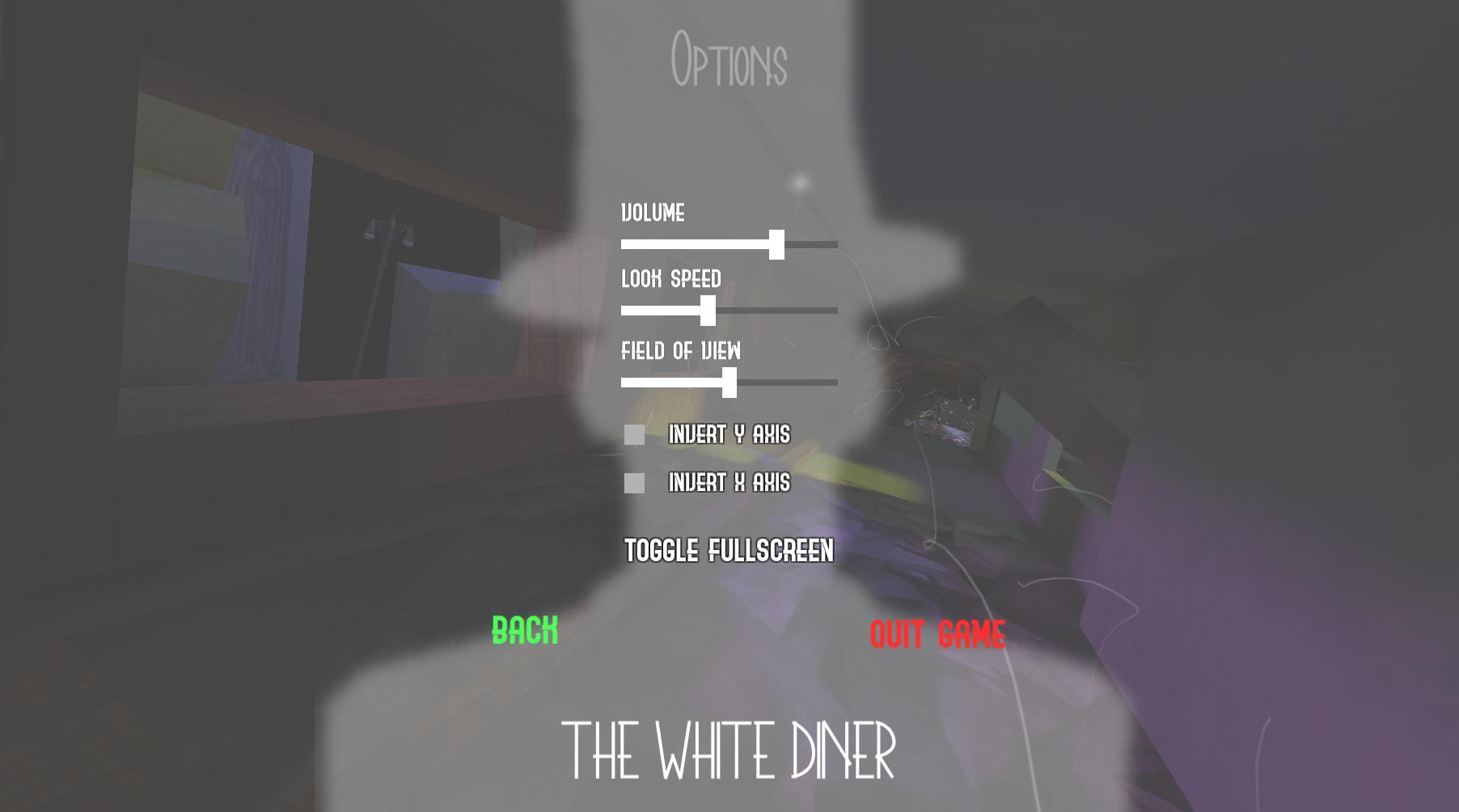Click the Field of View slider handle
The width and height of the screenshot is (1459, 812).
click(730, 381)
